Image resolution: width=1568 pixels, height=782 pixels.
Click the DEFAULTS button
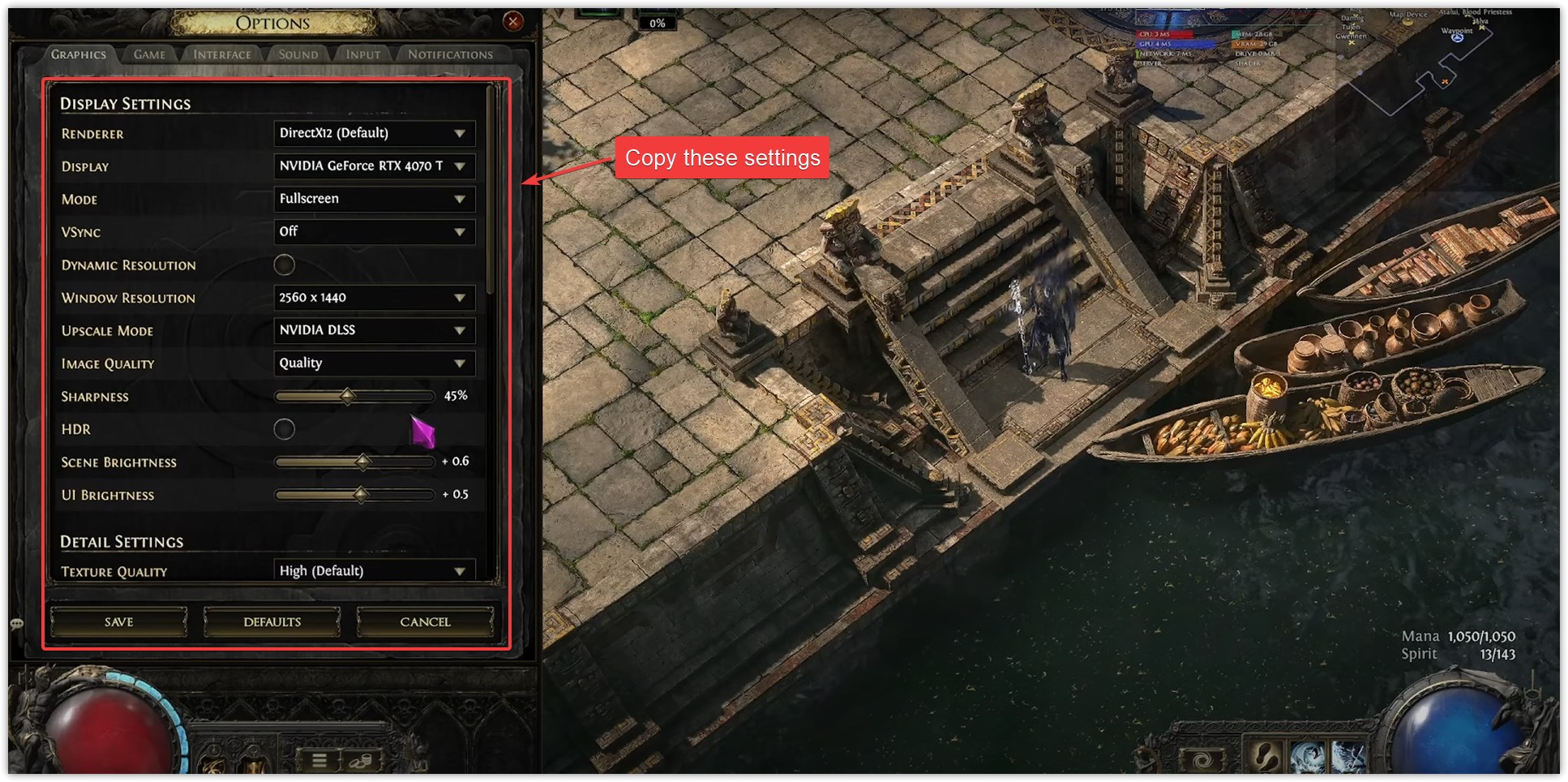pos(272,621)
